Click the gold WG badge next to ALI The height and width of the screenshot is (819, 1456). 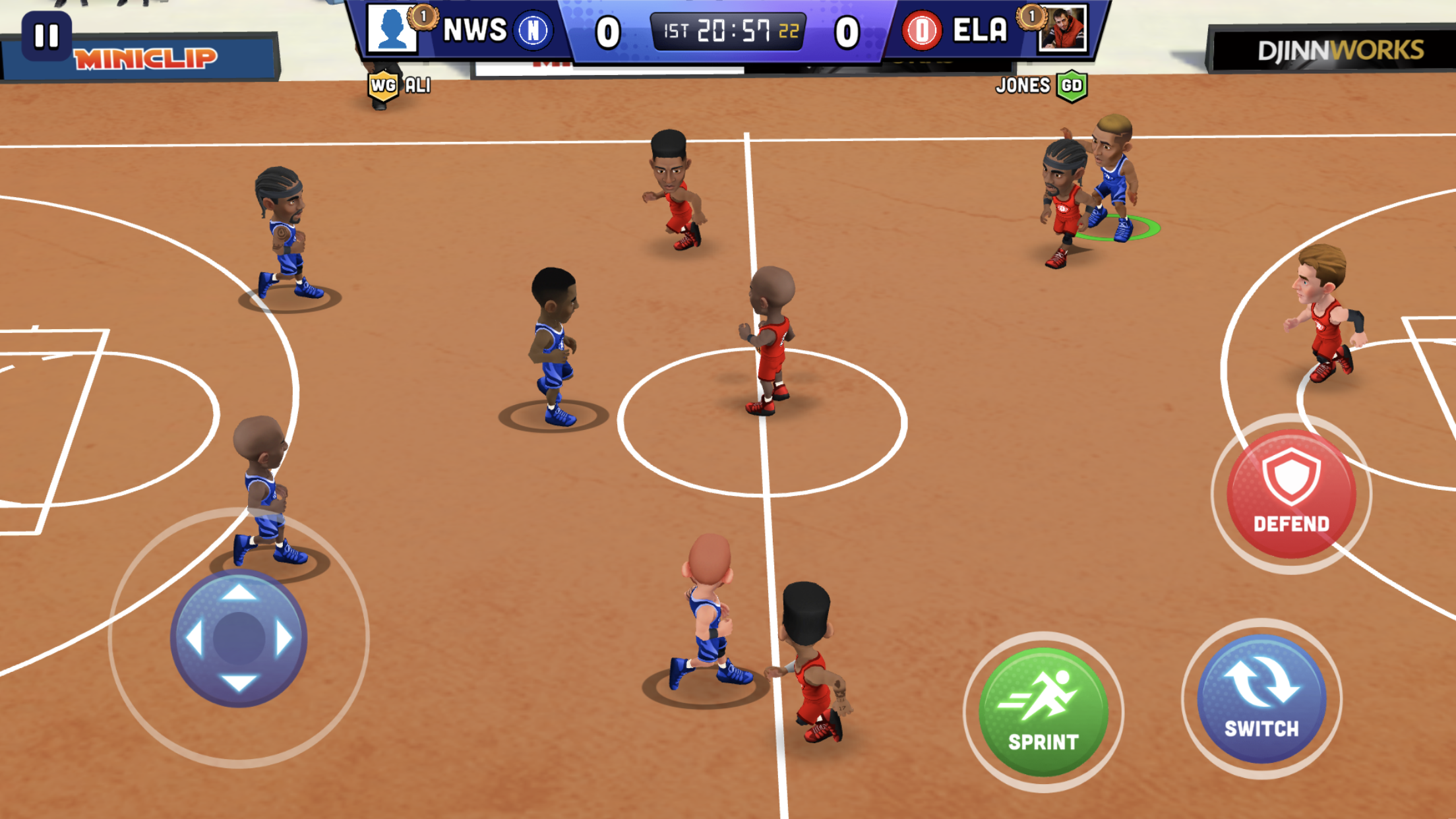(384, 86)
